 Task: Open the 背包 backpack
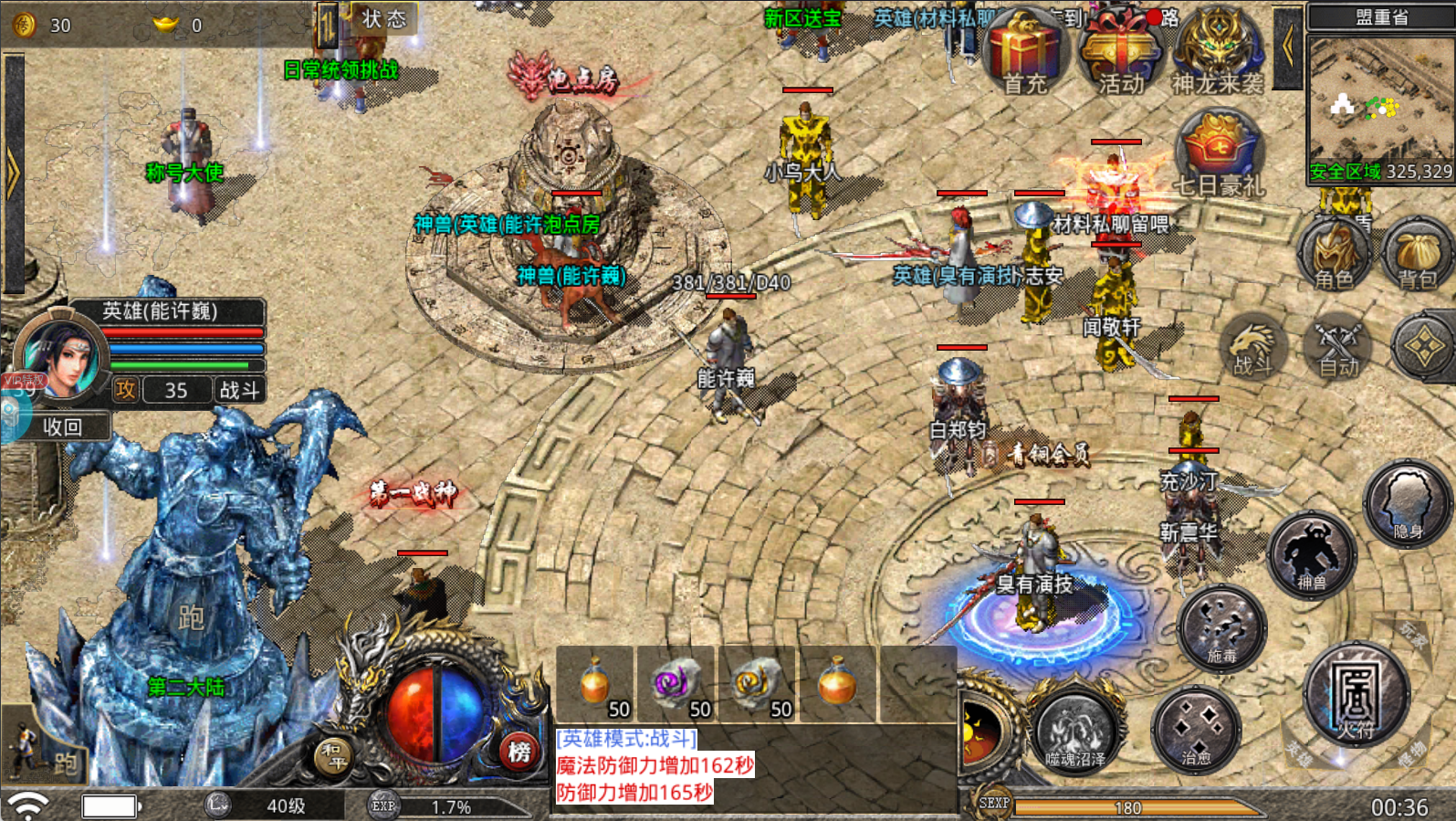coord(1417,254)
